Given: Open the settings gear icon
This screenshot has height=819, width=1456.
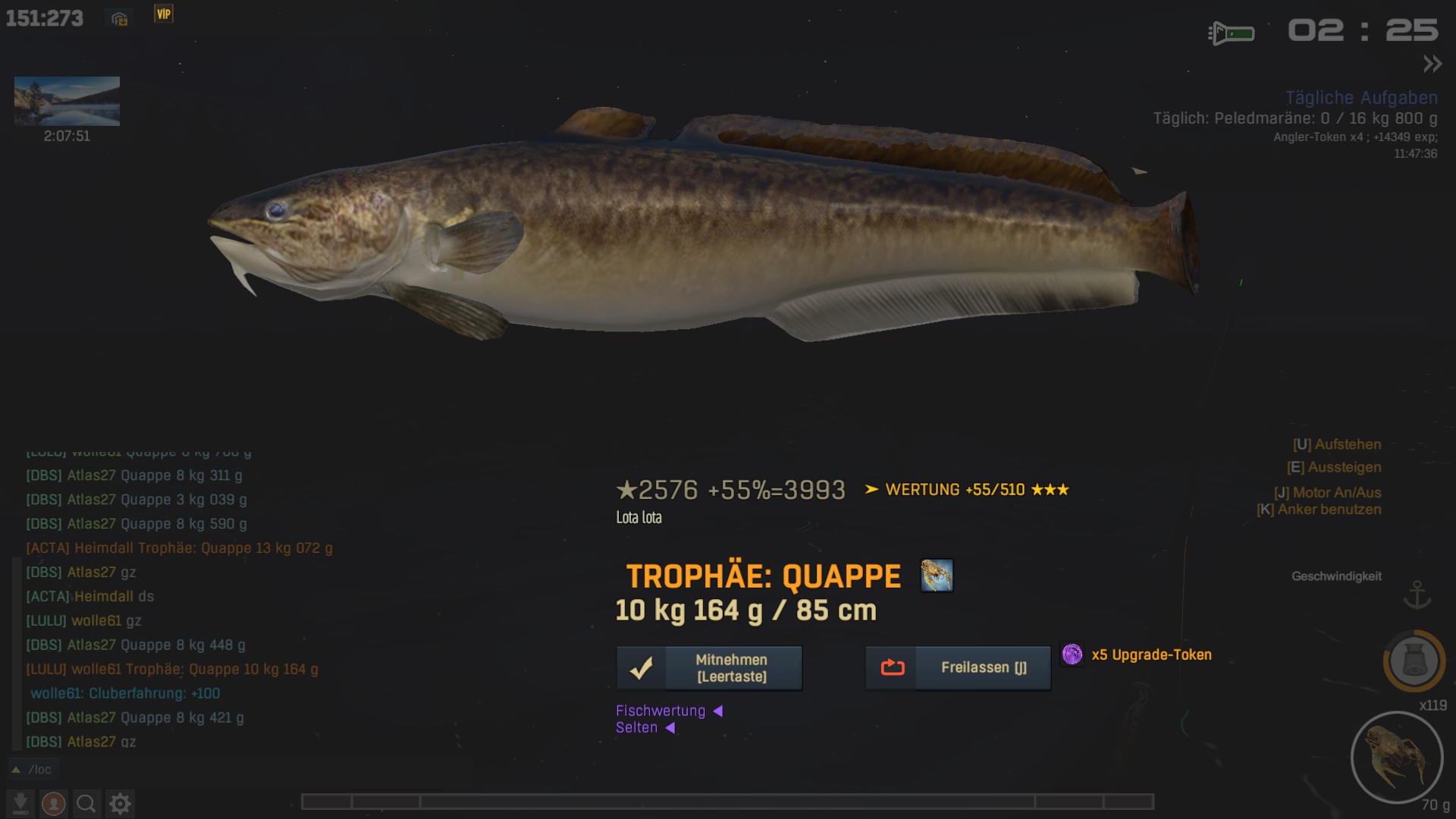Looking at the screenshot, I should click(x=120, y=803).
